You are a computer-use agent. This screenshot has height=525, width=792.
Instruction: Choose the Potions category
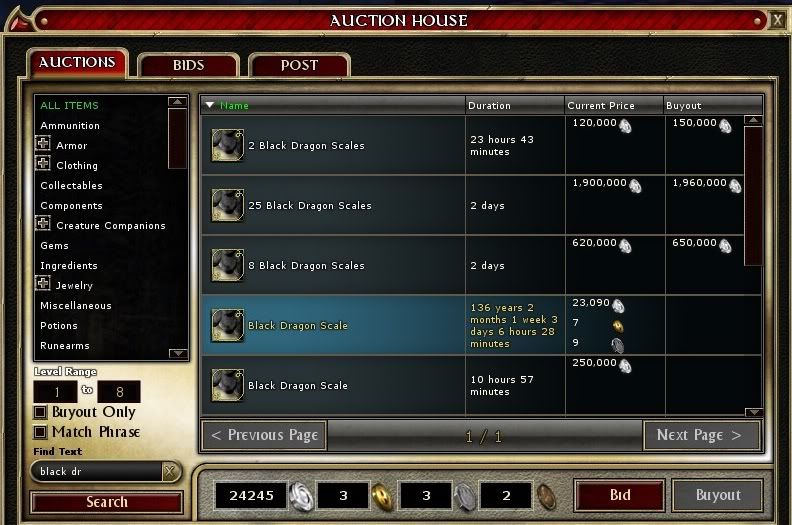pyautogui.click(x=59, y=326)
